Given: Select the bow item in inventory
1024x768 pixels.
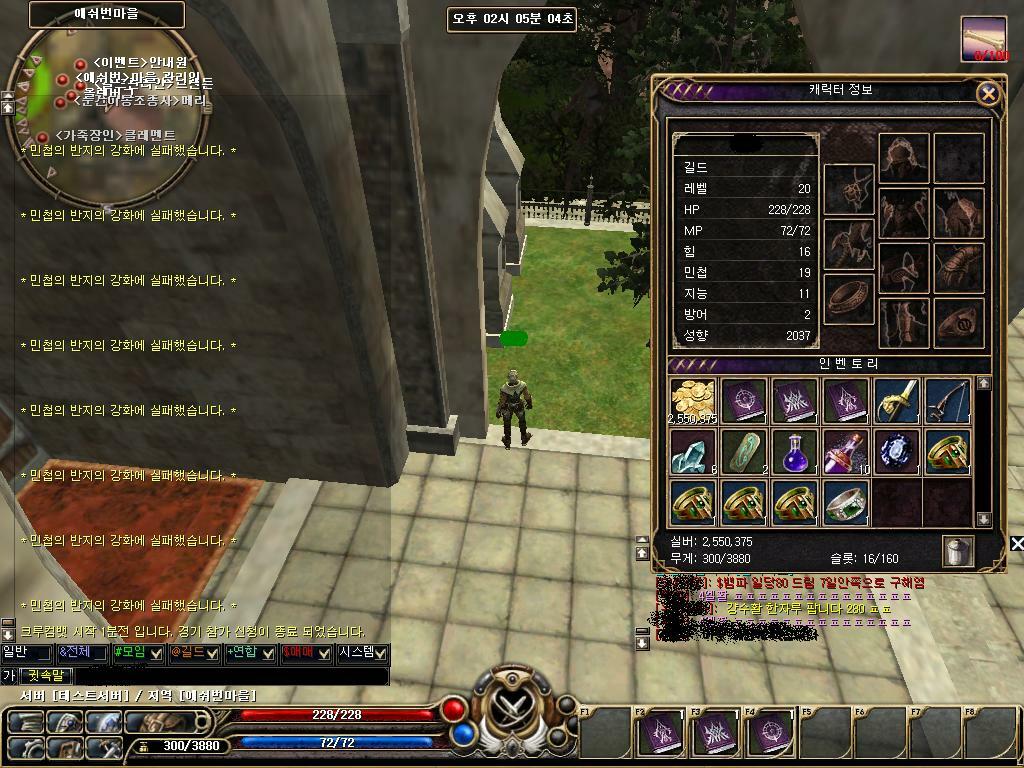Looking at the screenshot, I should click(x=946, y=401).
